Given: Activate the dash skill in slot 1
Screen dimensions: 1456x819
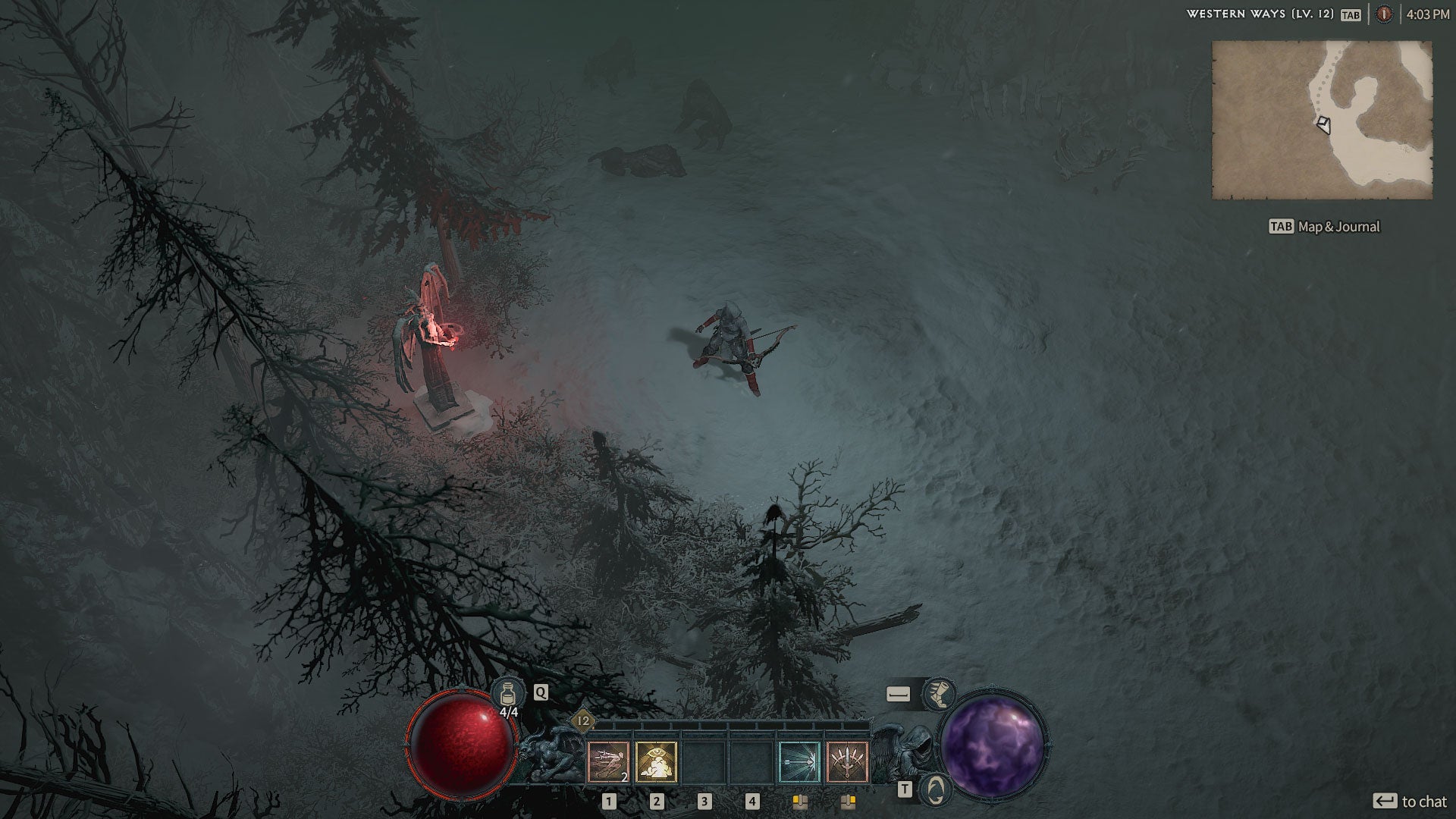Looking at the screenshot, I should (x=608, y=761).
